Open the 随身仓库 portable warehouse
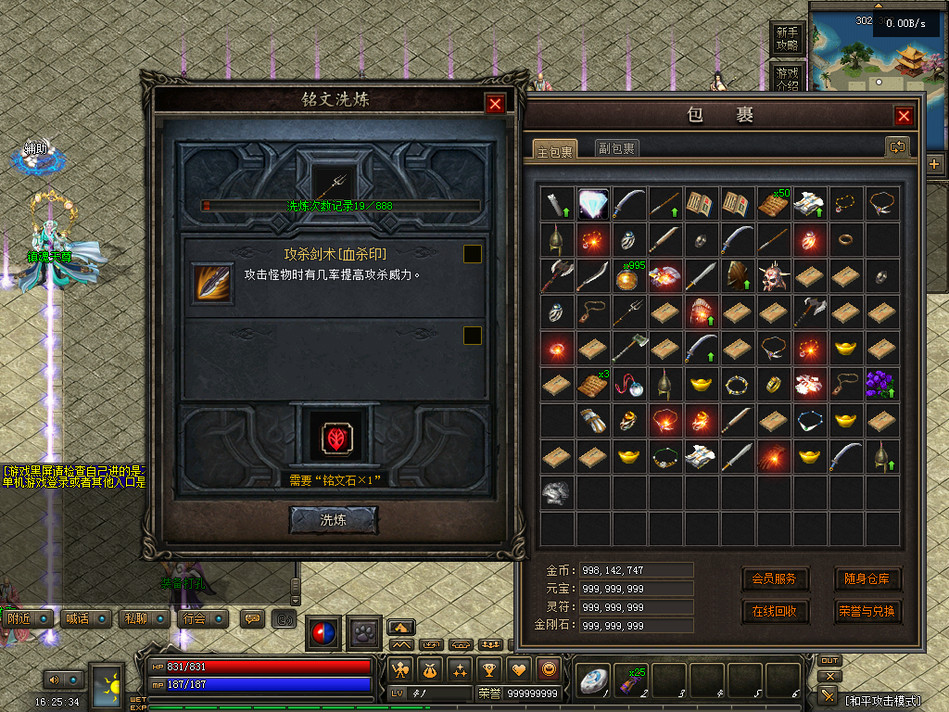The image size is (949, 712). click(868, 579)
